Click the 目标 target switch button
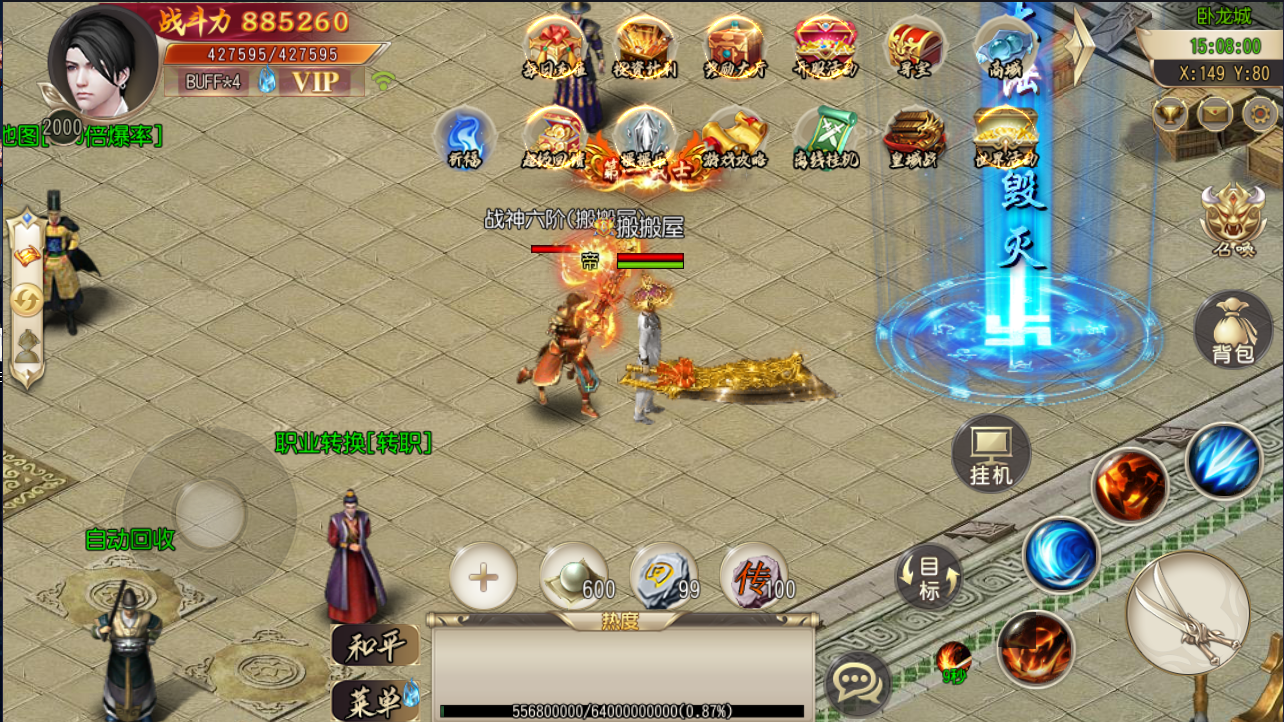 pos(929,578)
